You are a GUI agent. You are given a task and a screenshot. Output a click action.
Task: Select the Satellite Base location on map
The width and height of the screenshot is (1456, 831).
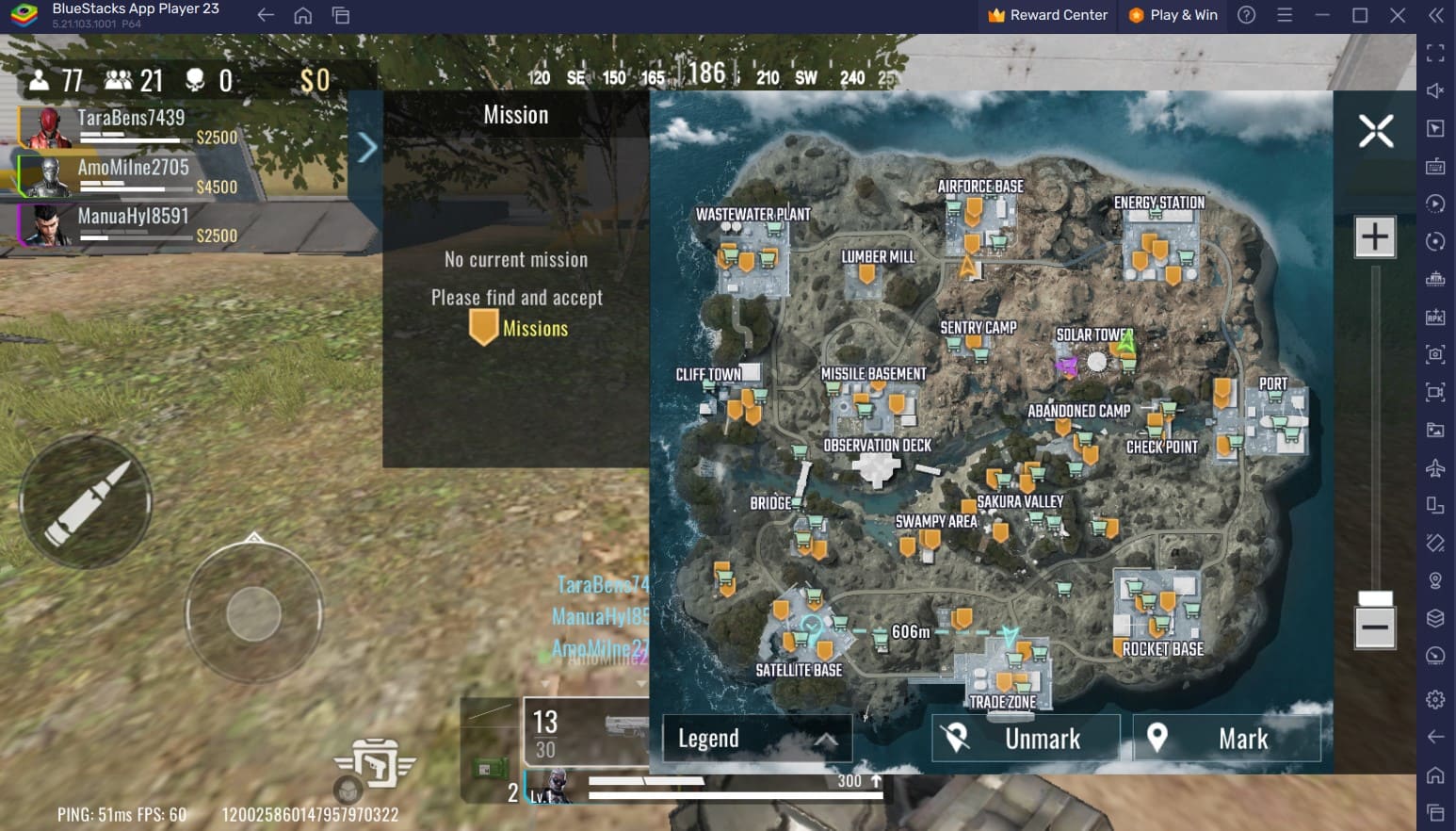[x=799, y=669]
